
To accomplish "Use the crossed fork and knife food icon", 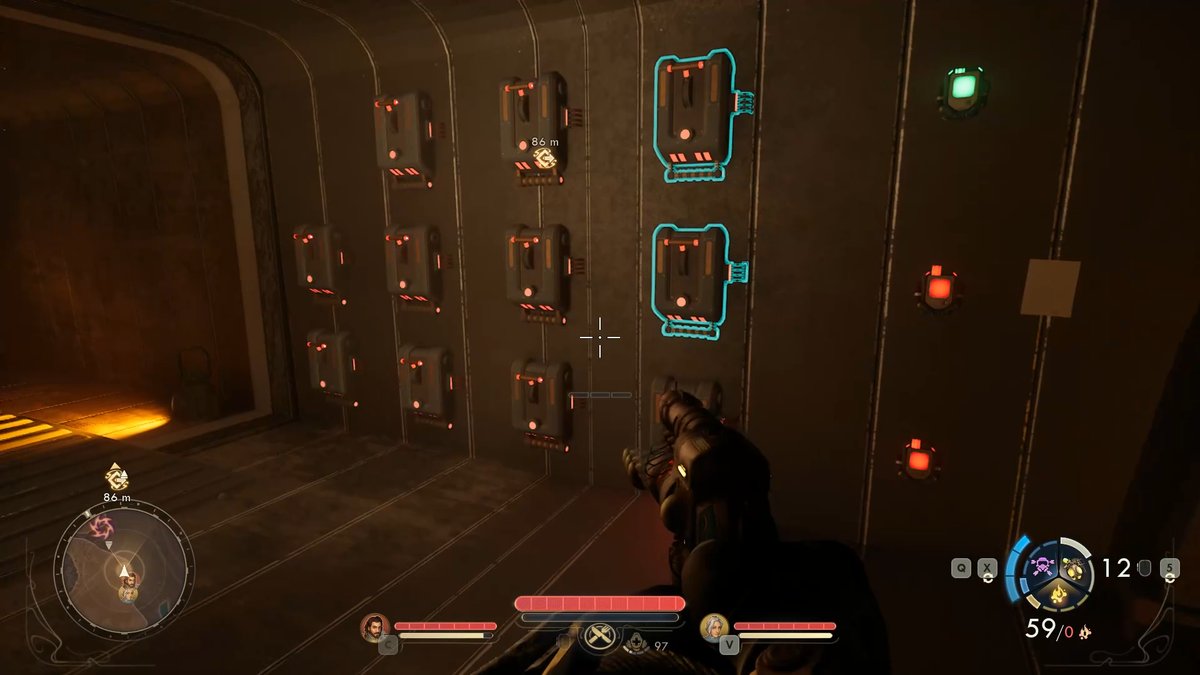I will pos(599,635).
